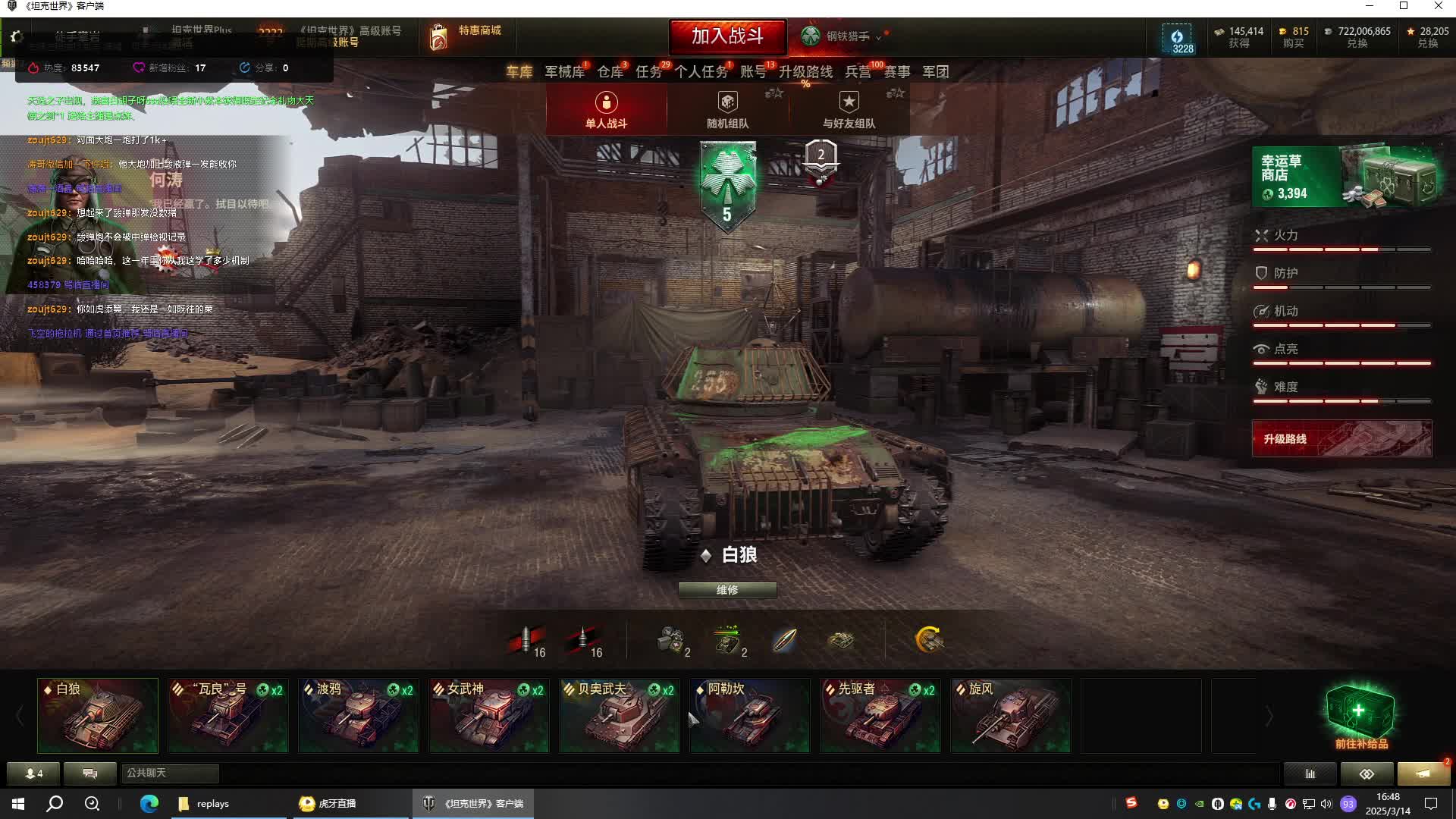This screenshot has height=819, width=1456.
Task: Select the 旋风 tank card
Action: pyautogui.click(x=1011, y=716)
